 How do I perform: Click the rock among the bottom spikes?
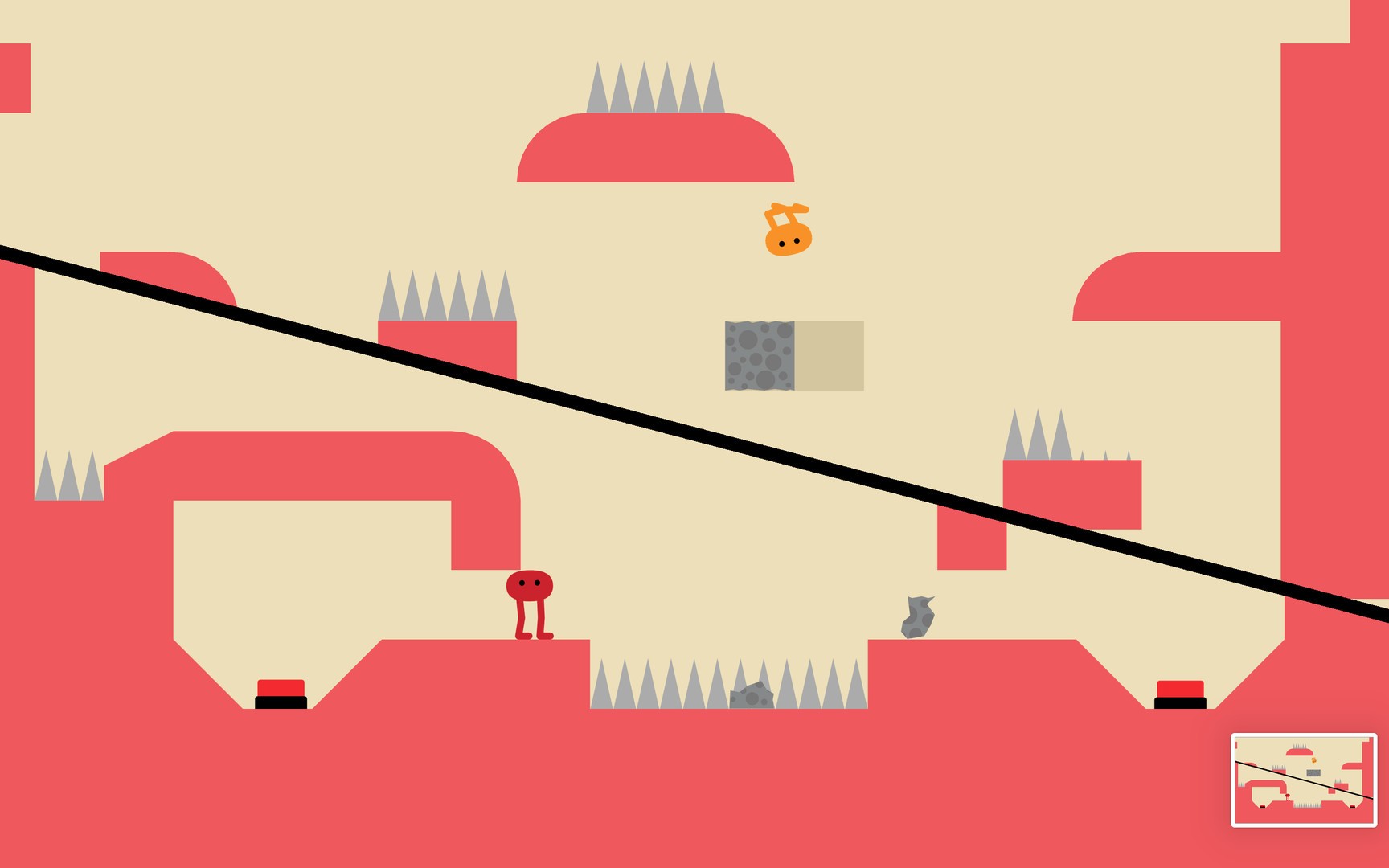pos(750,695)
